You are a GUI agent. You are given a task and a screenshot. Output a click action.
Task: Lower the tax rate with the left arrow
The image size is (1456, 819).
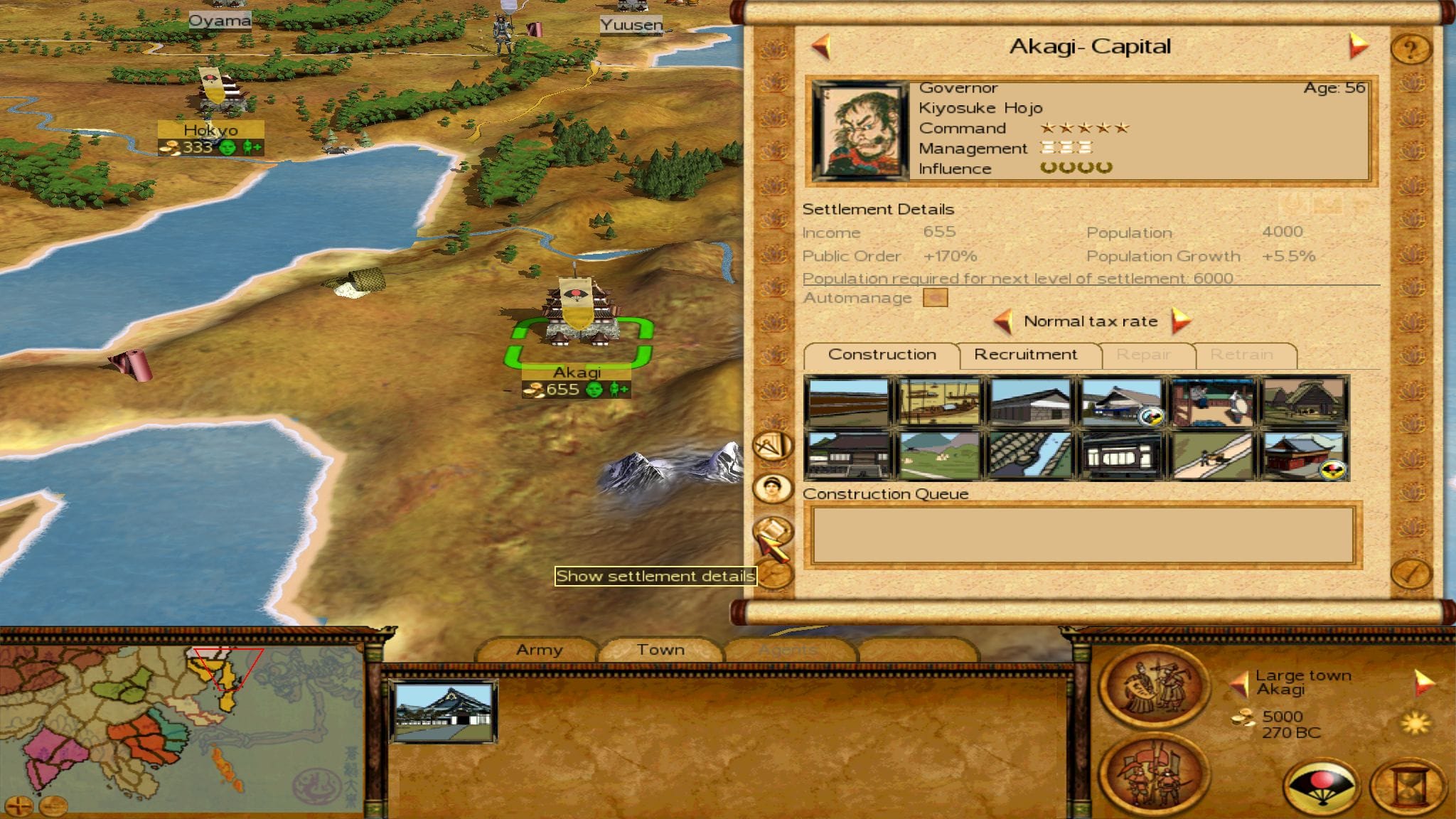click(1003, 321)
